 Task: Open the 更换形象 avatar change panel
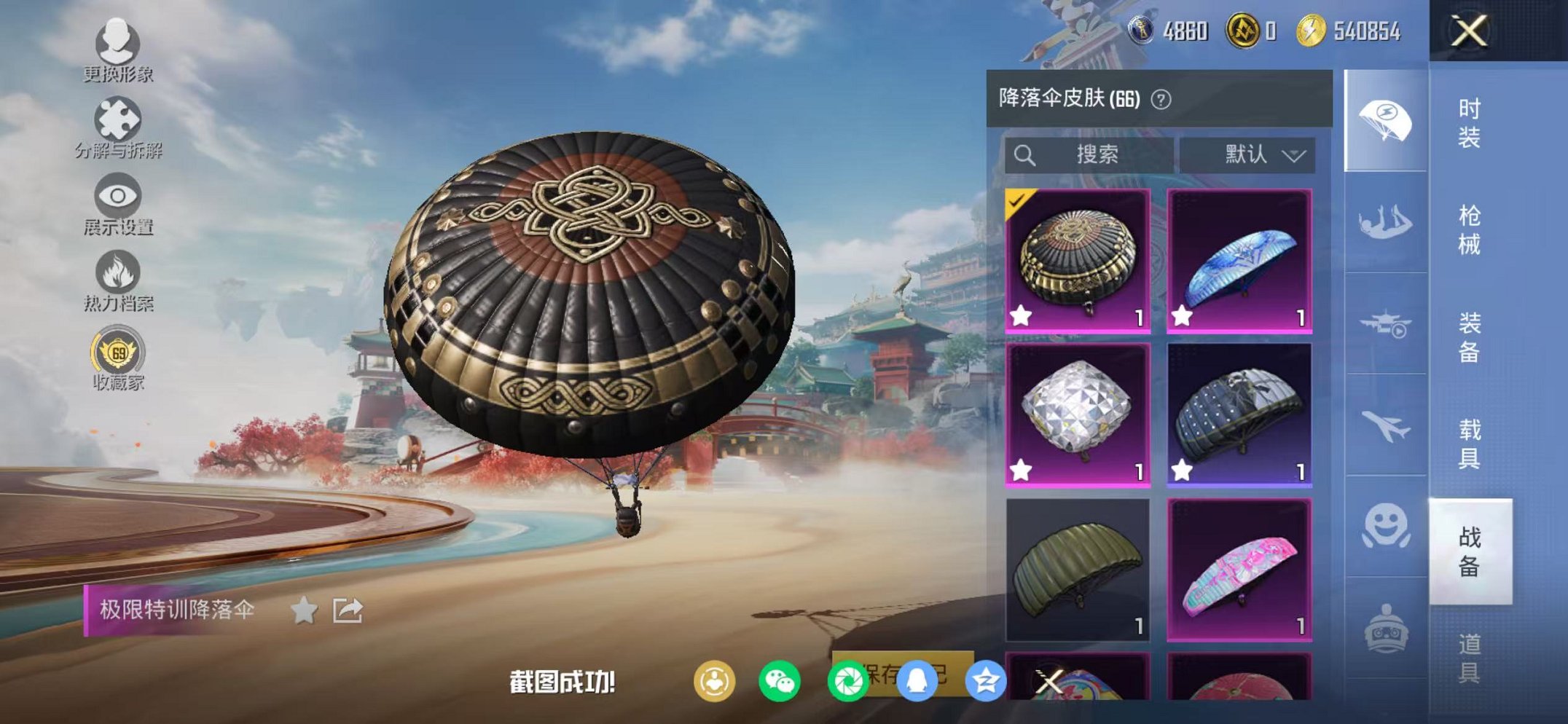click(117, 45)
